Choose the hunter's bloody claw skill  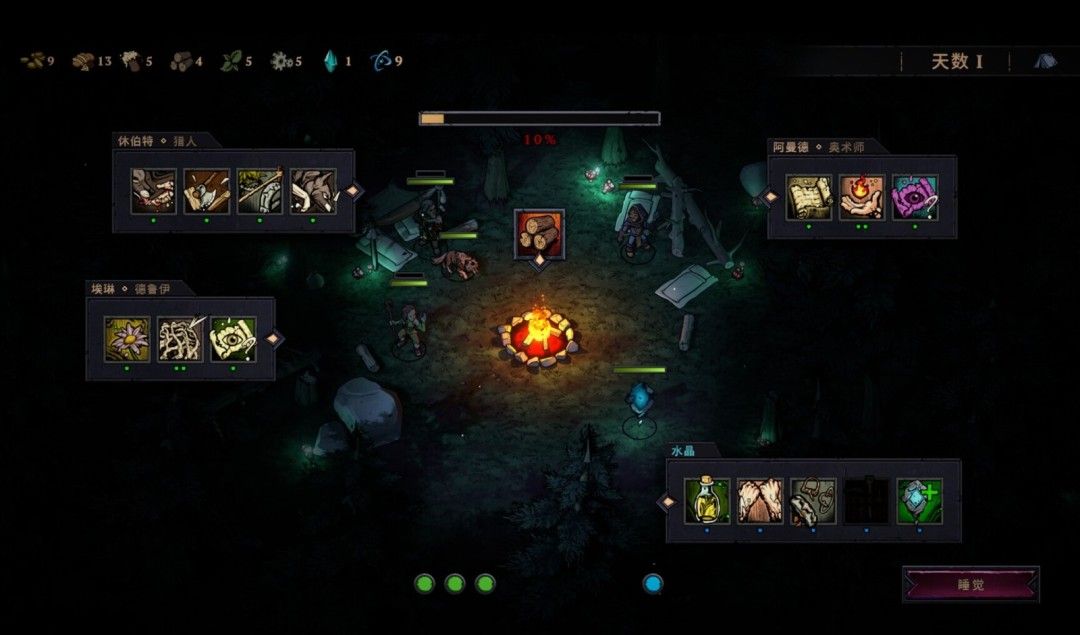click(154, 191)
